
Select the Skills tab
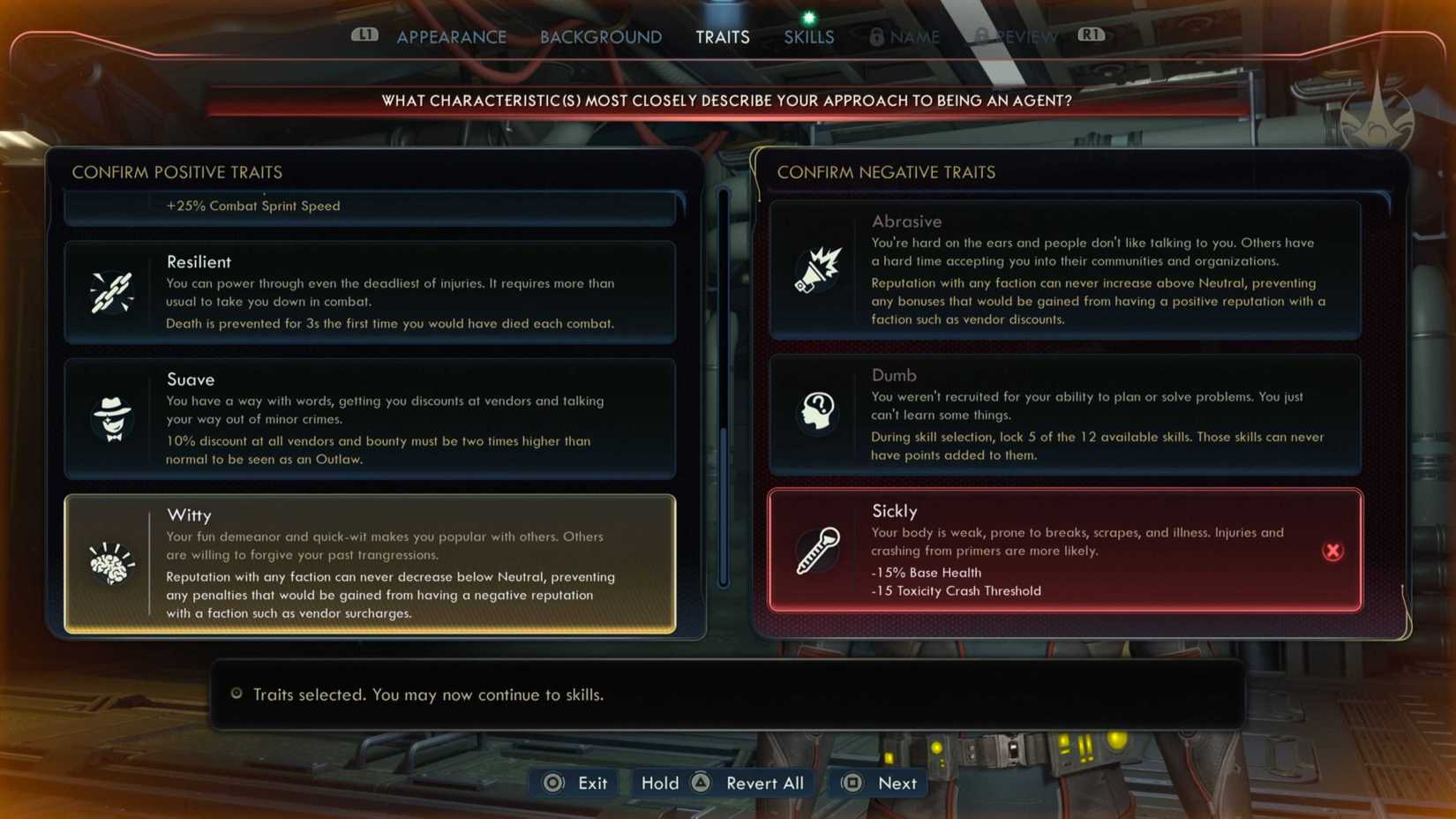807,37
